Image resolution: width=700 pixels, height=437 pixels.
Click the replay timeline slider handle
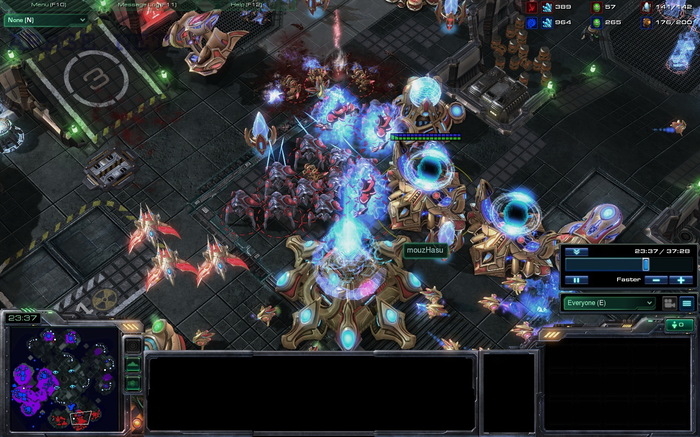click(x=645, y=264)
